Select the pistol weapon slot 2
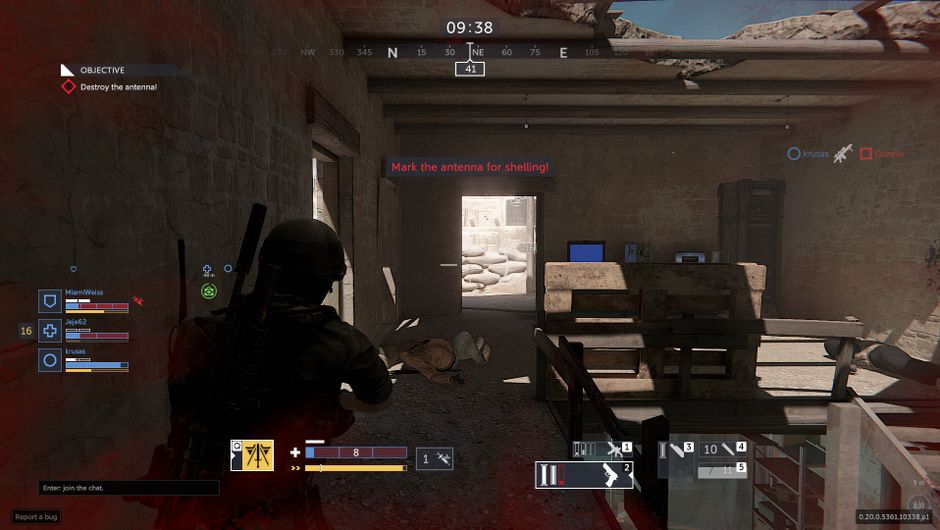940x530 pixels. point(585,474)
